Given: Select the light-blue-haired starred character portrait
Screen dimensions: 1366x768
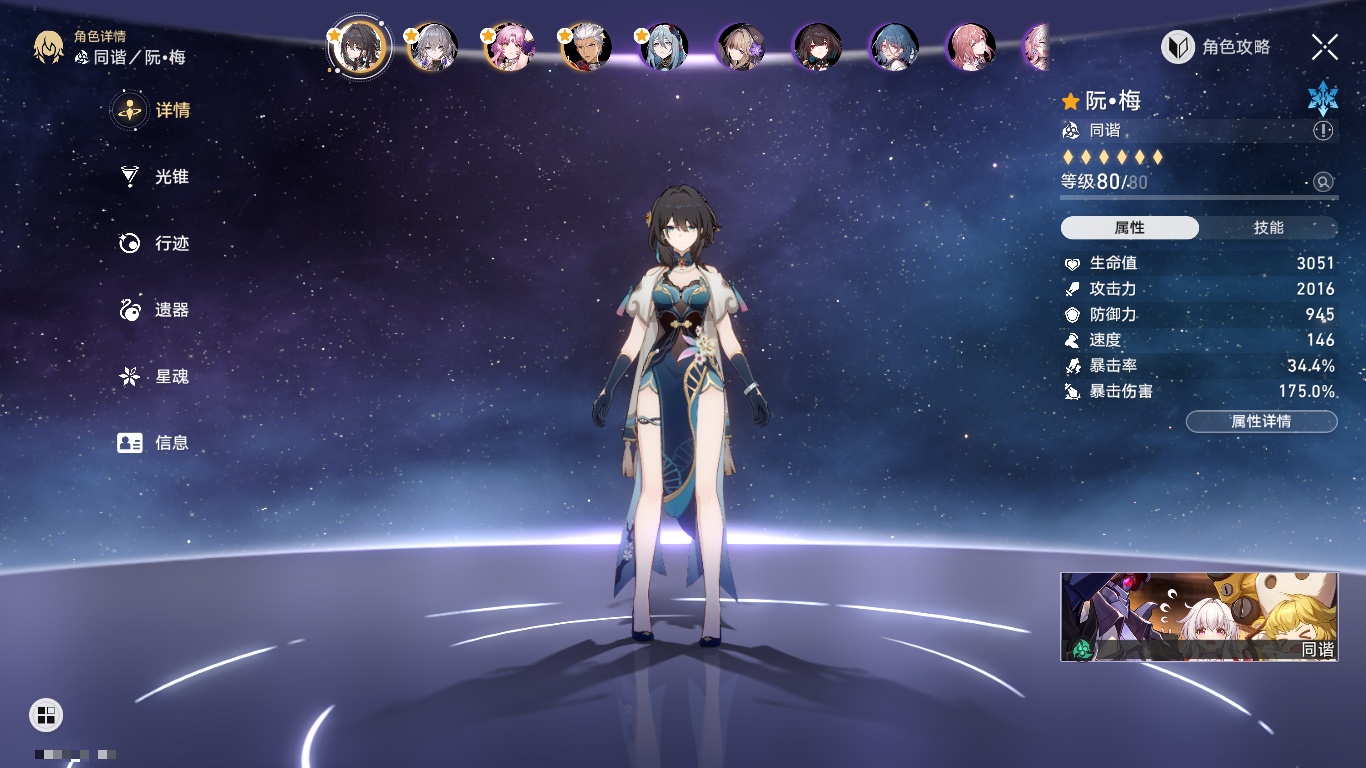Looking at the screenshot, I should coord(664,47).
